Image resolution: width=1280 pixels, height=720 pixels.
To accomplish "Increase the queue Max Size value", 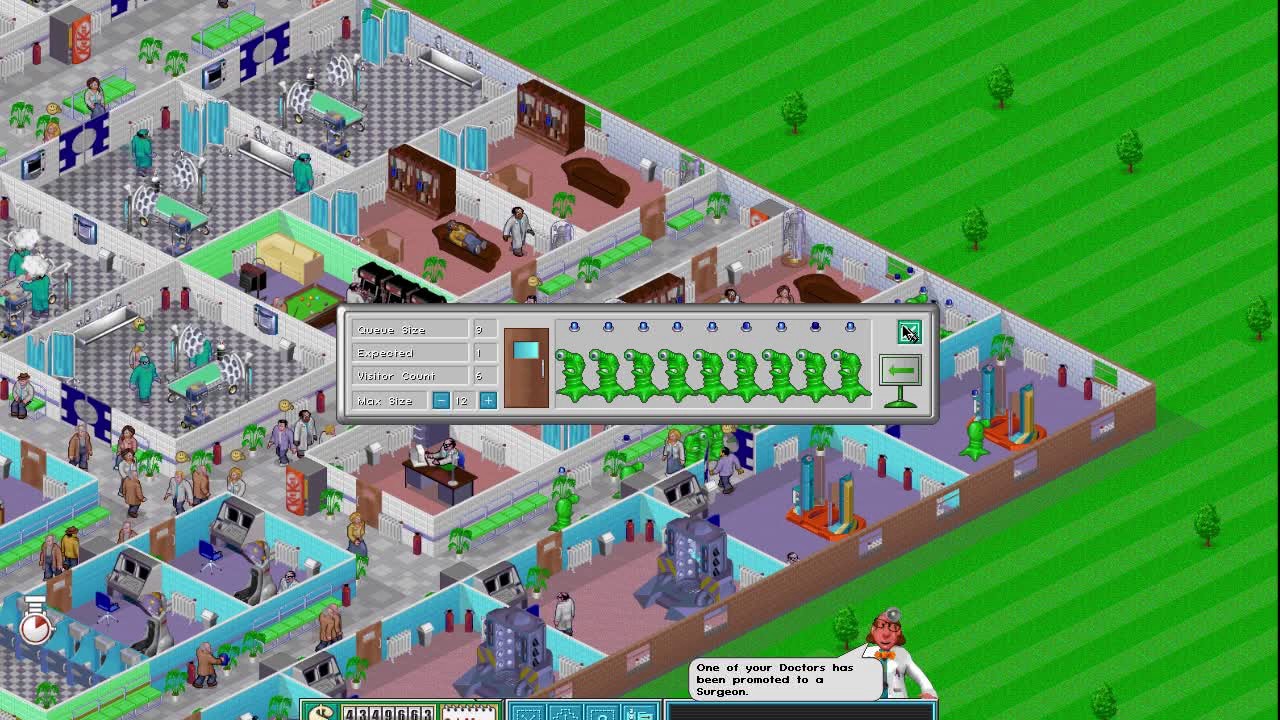I will pyautogui.click(x=488, y=401).
